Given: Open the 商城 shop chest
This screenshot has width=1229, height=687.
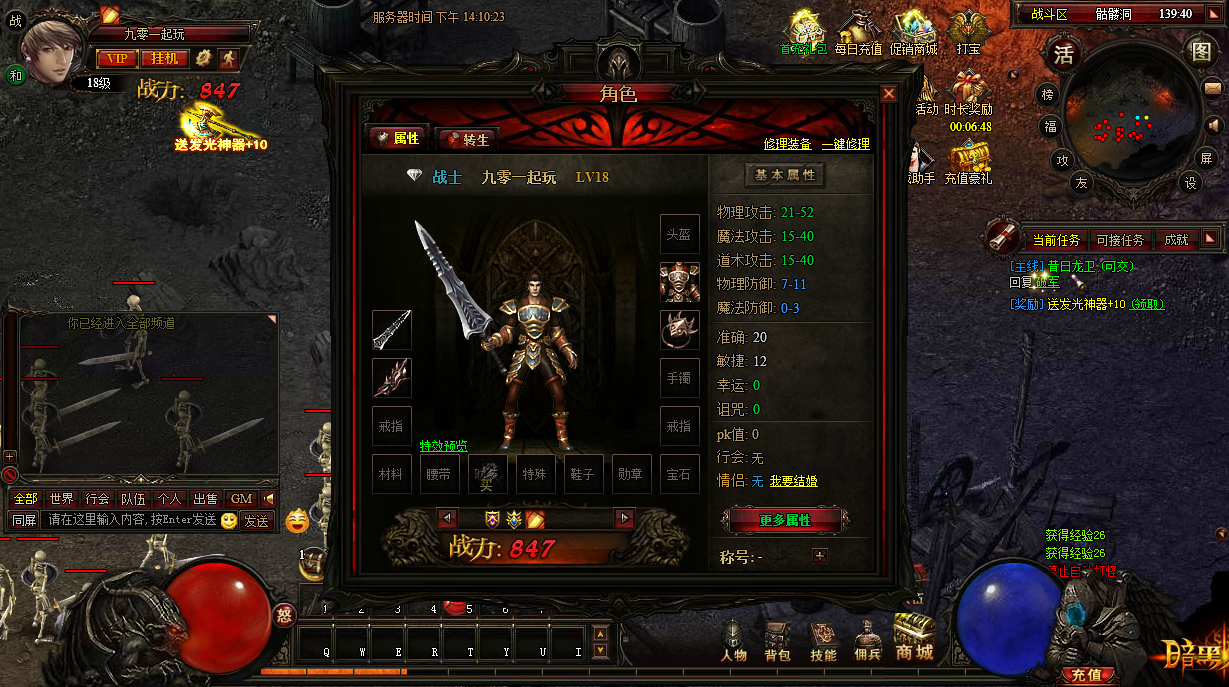Looking at the screenshot, I should point(914,637).
